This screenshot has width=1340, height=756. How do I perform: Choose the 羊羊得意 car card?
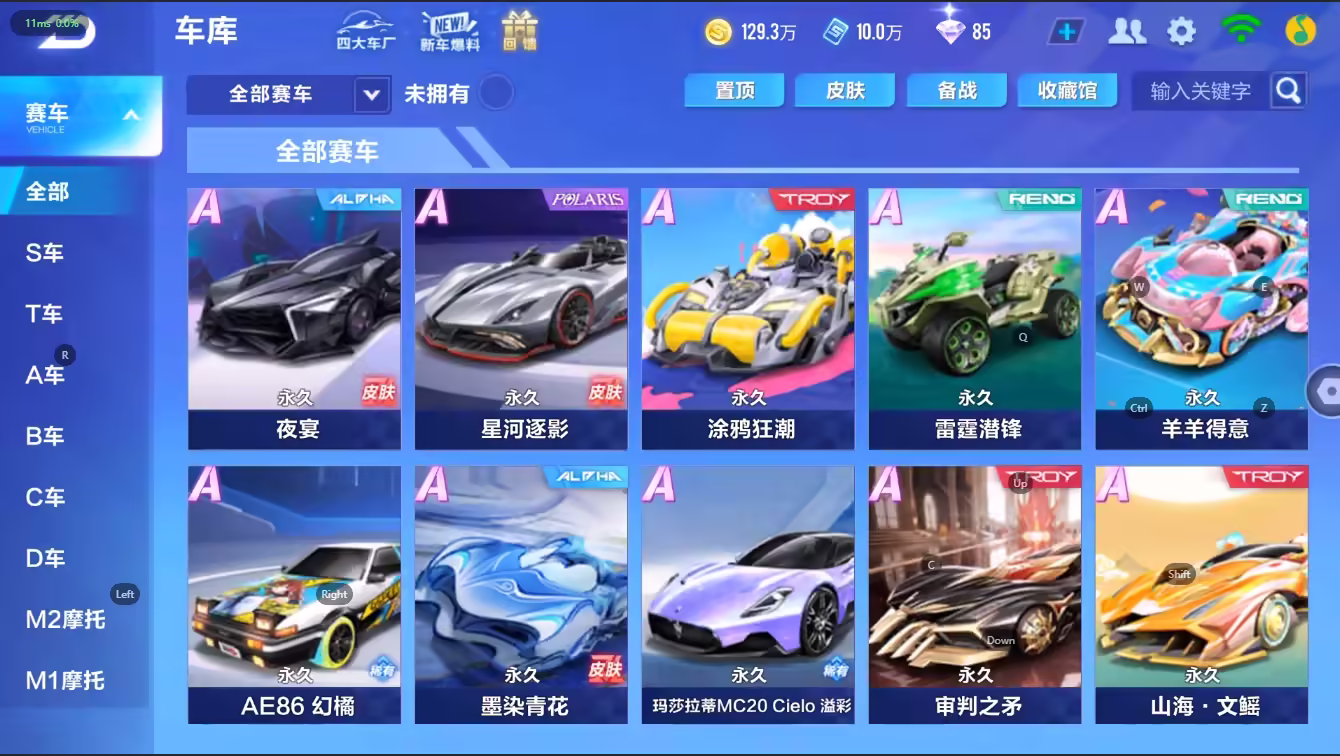(x=1201, y=319)
